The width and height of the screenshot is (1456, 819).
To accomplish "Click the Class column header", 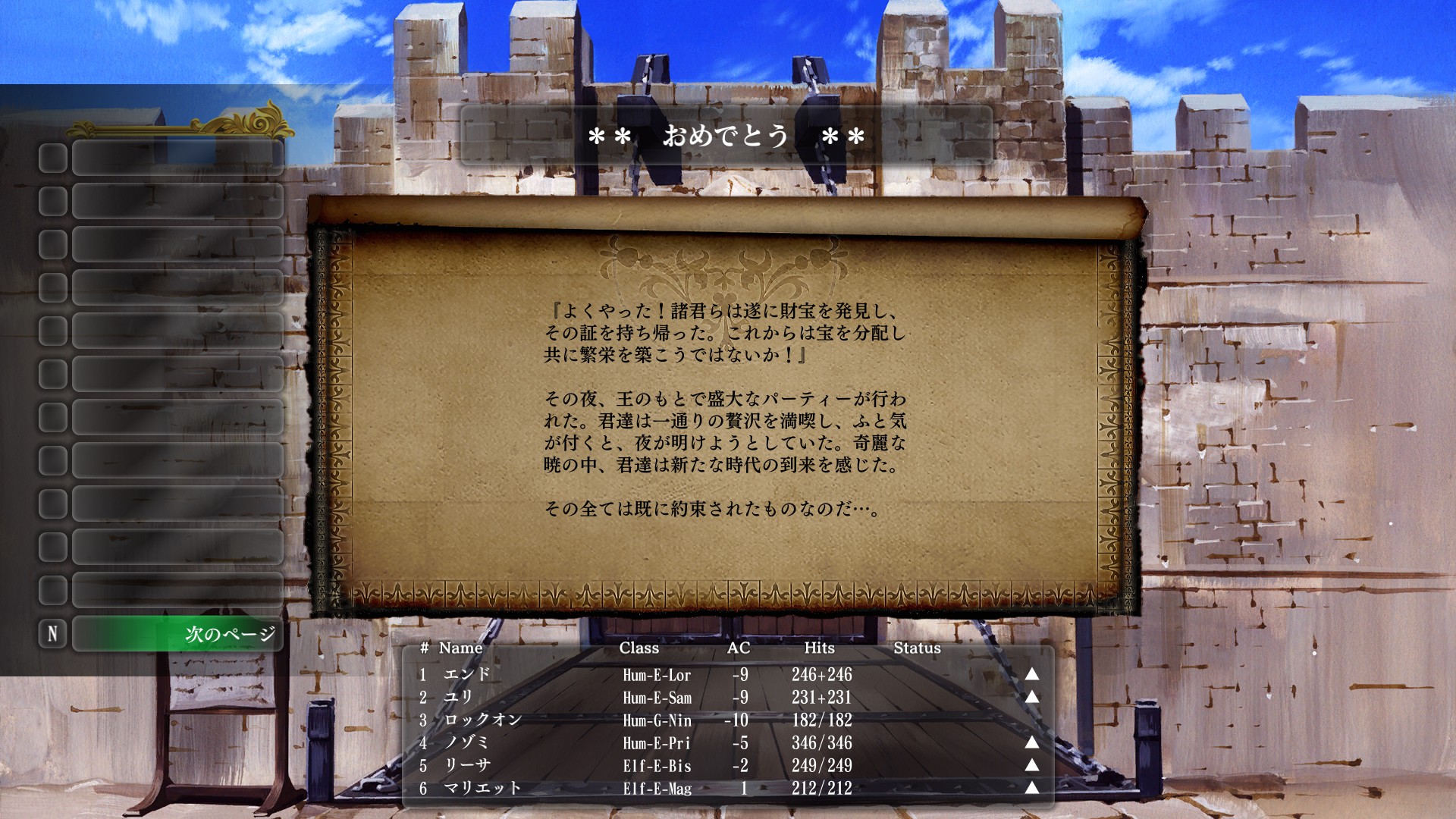I will tap(639, 648).
